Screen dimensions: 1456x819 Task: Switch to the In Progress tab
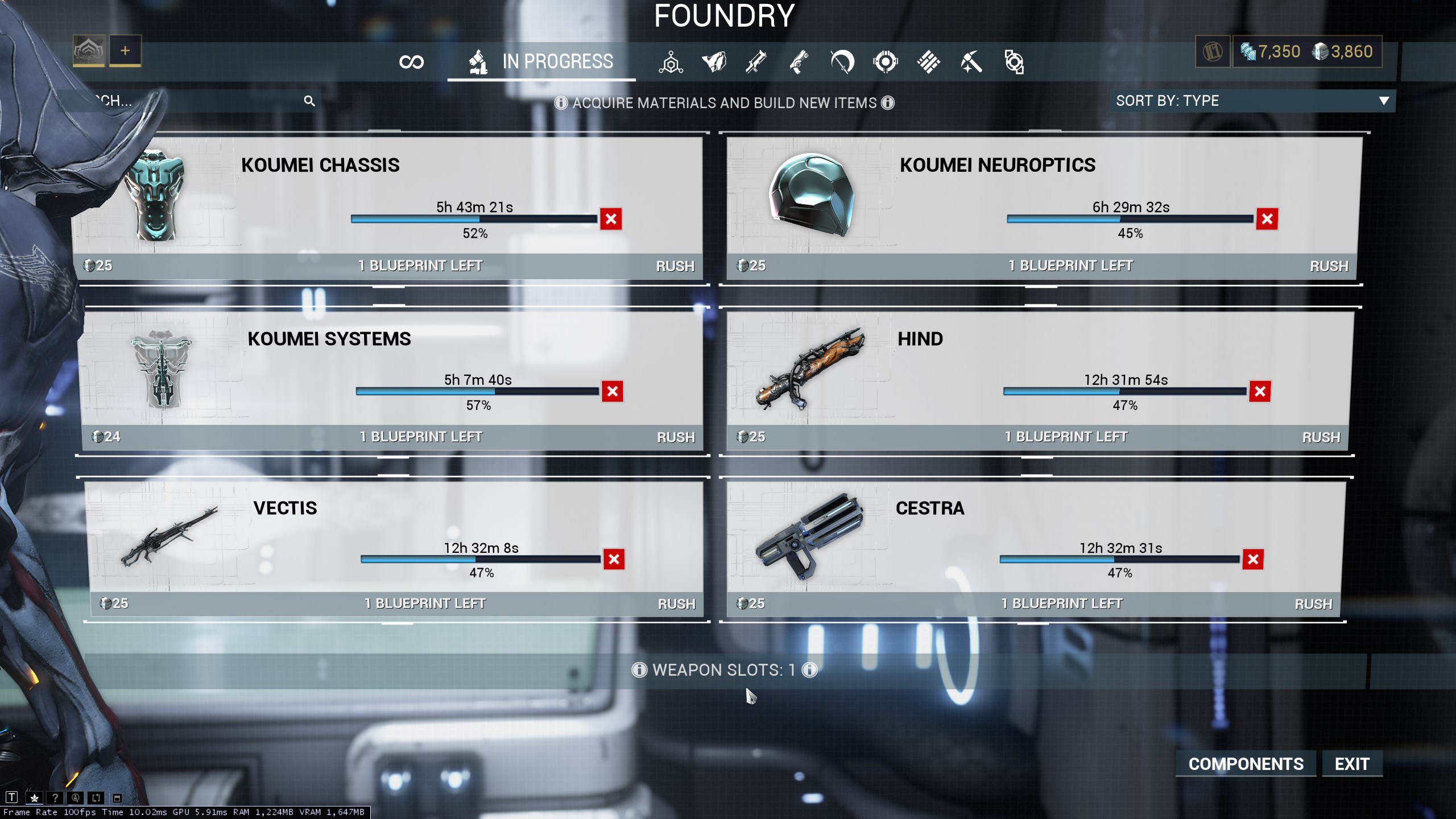tap(541, 61)
